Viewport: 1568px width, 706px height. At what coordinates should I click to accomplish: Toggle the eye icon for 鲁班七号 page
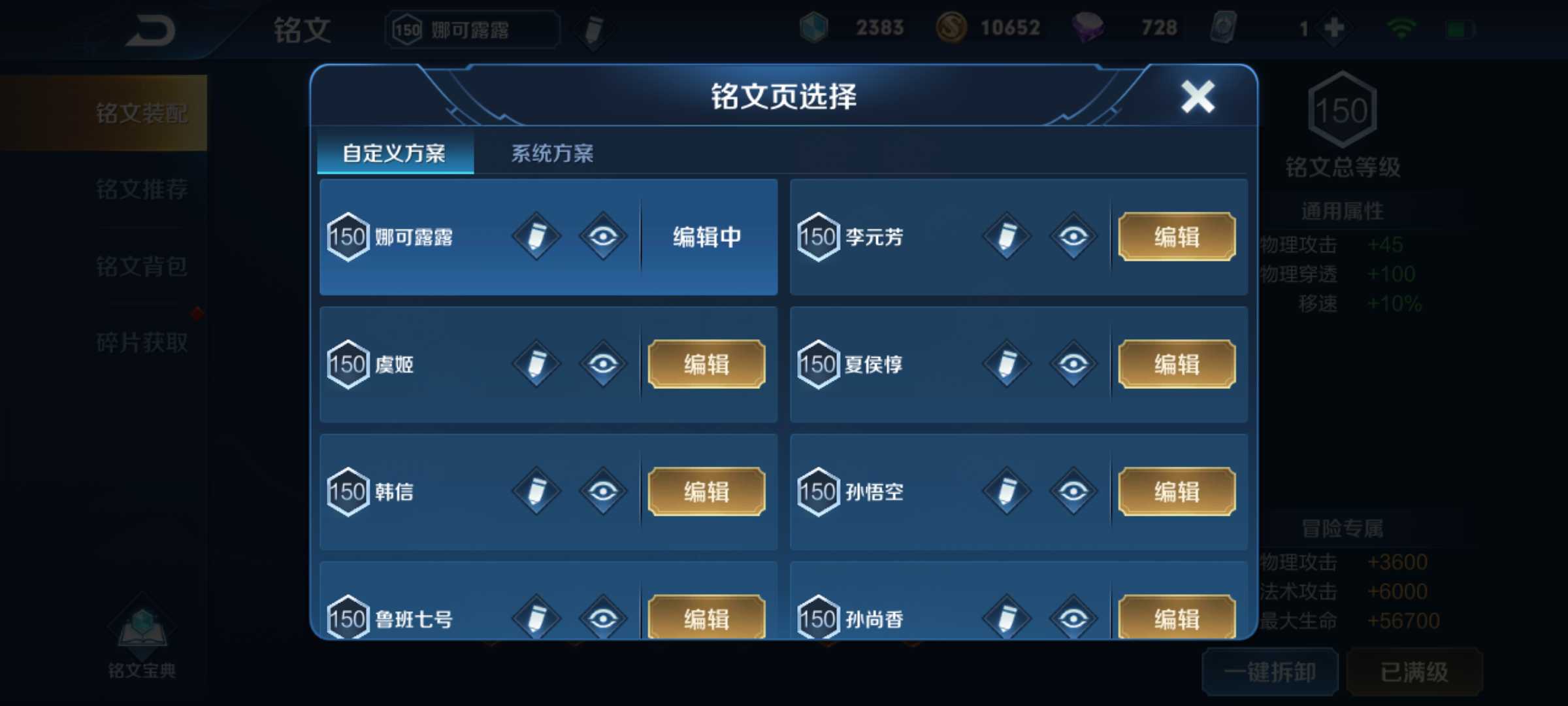(604, 616)
